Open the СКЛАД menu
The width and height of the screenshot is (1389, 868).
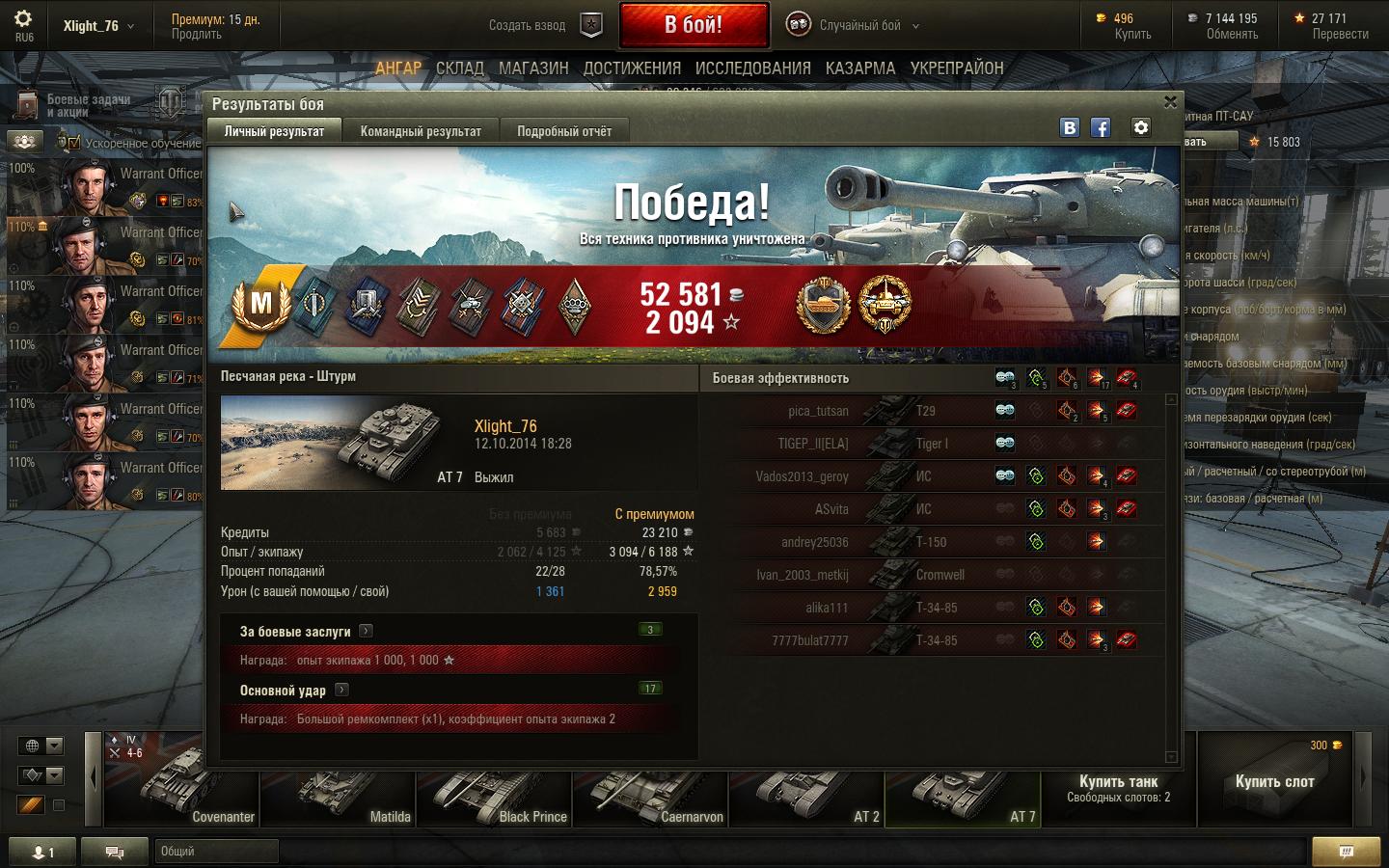coord(459,68)
